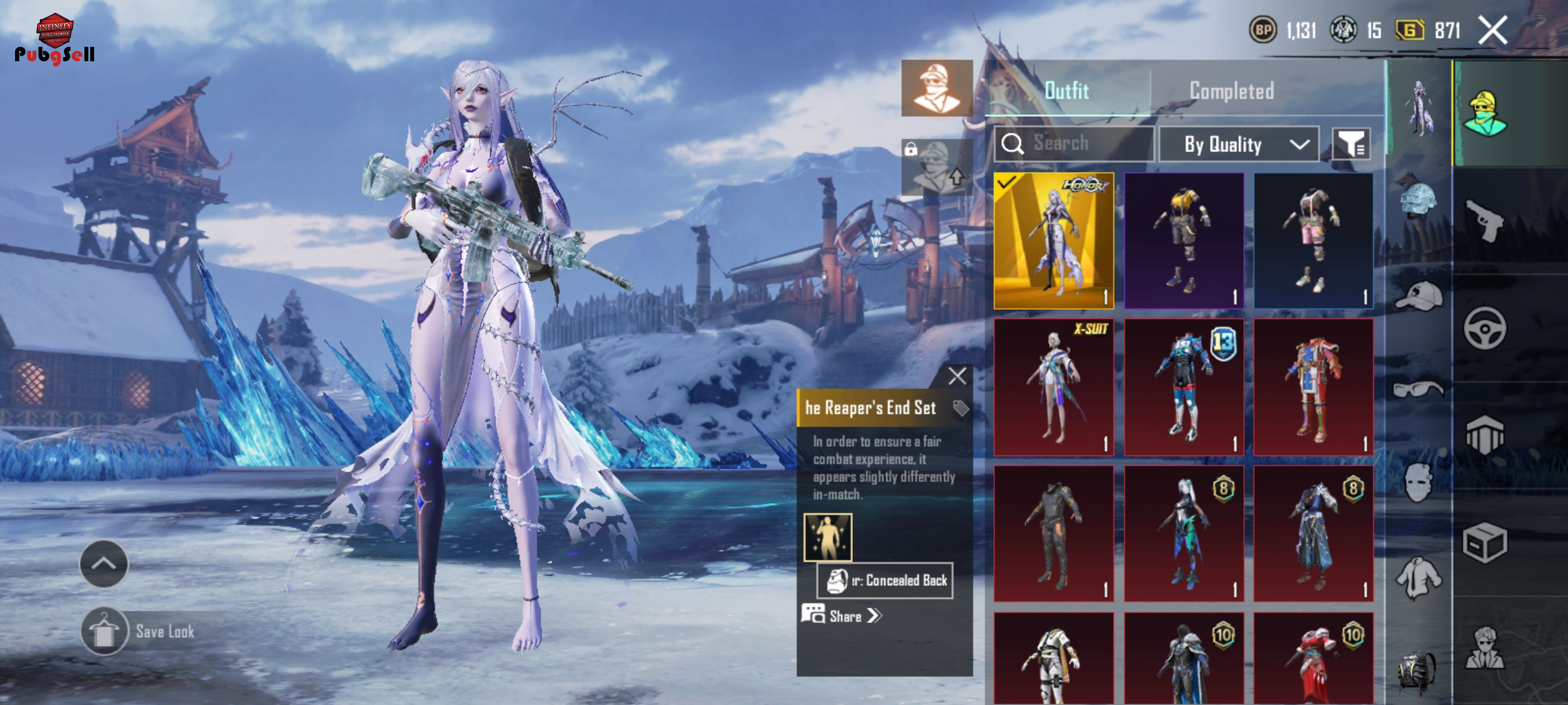Select the gold Honor outfit tile
This screenshot has width=1568, height=705.
pyautogui.click(x=1053, y=240)
